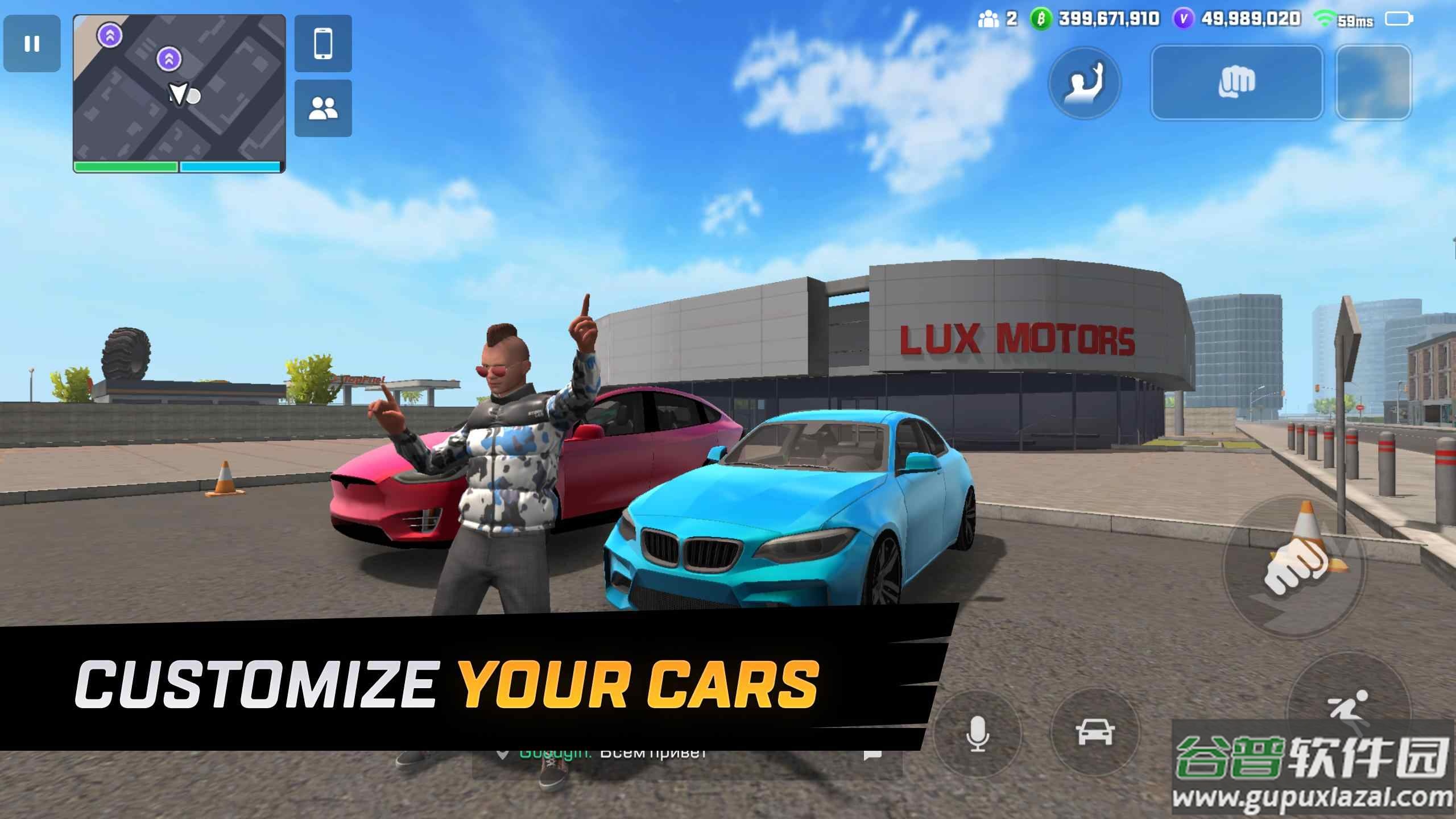Select the fist weapon slot
This screenshot has width=1456, height=819.
[1236, 83]
